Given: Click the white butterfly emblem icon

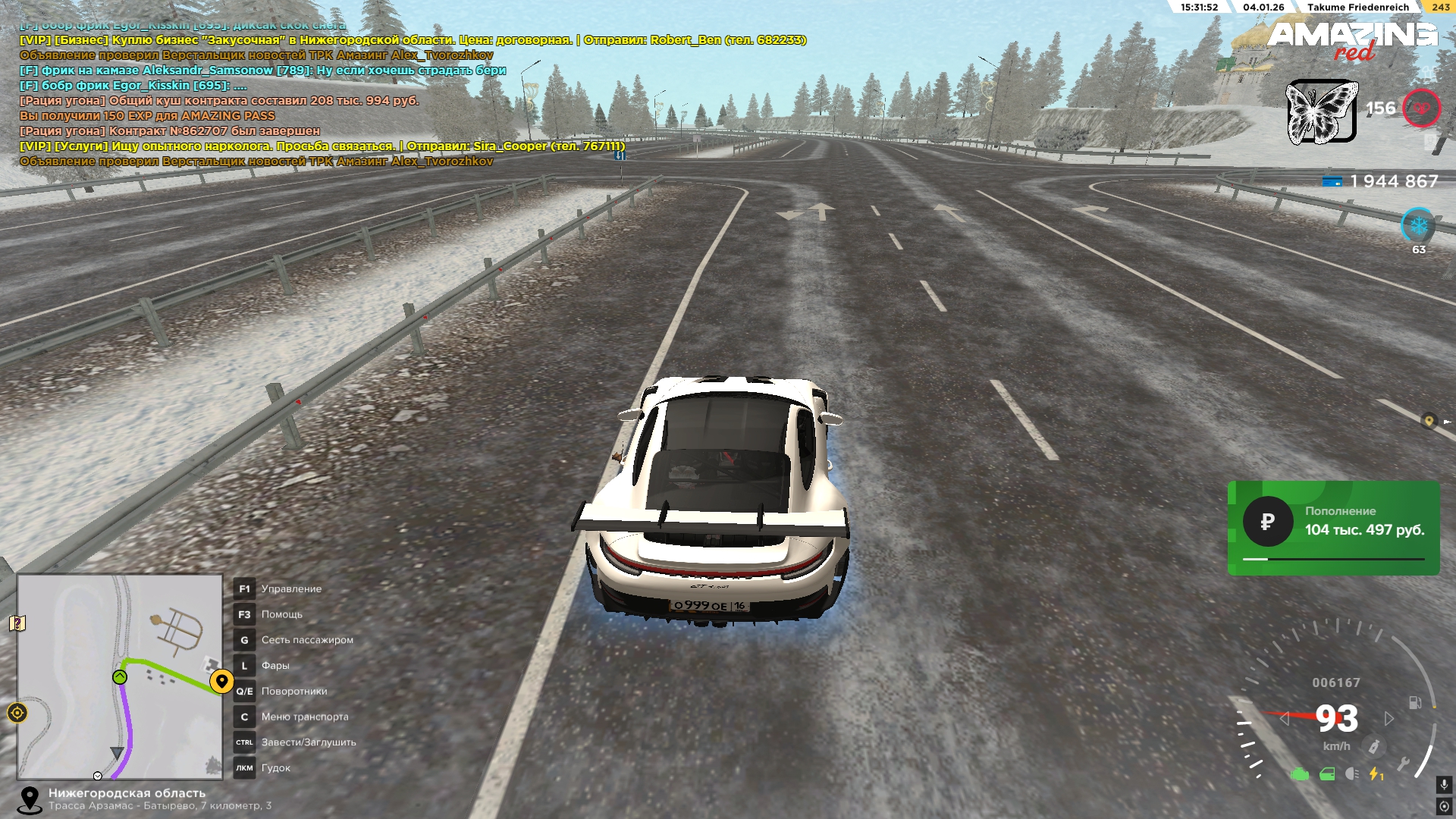Looking at the screenshot, I should 1322,111.
